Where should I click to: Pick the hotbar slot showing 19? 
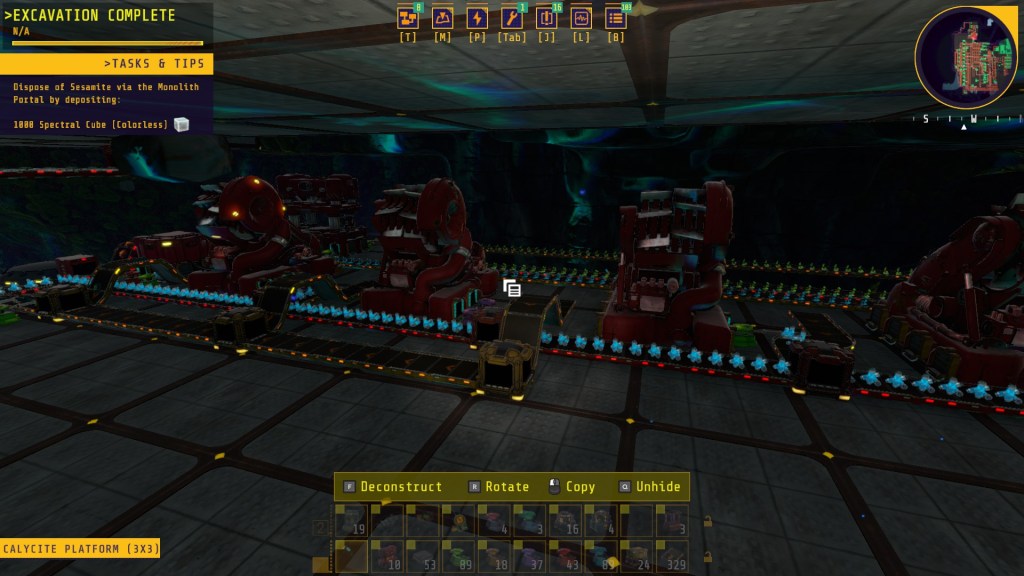[351, 521]
